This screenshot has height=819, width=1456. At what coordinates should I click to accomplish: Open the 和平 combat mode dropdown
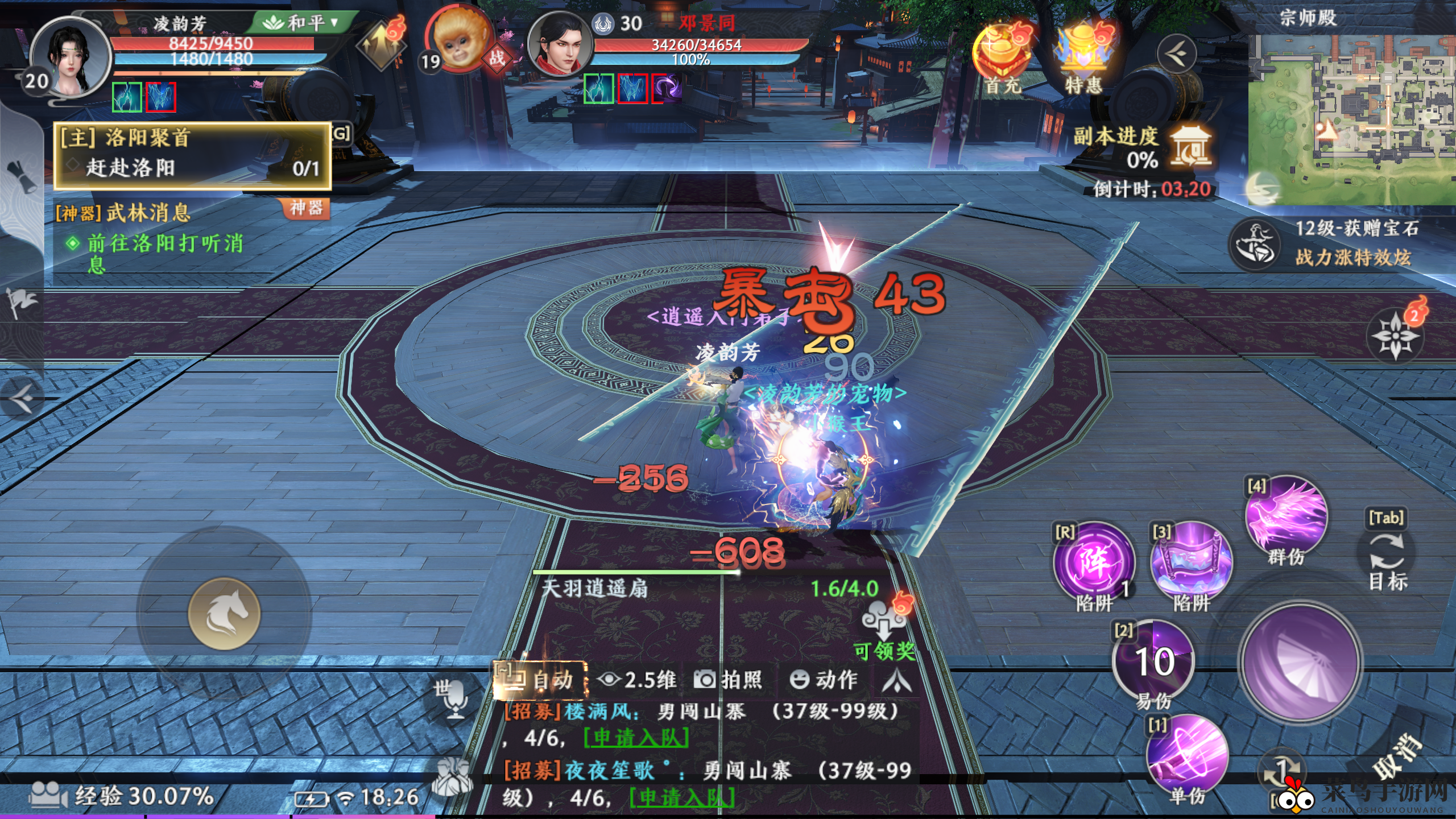pos(301,23)
